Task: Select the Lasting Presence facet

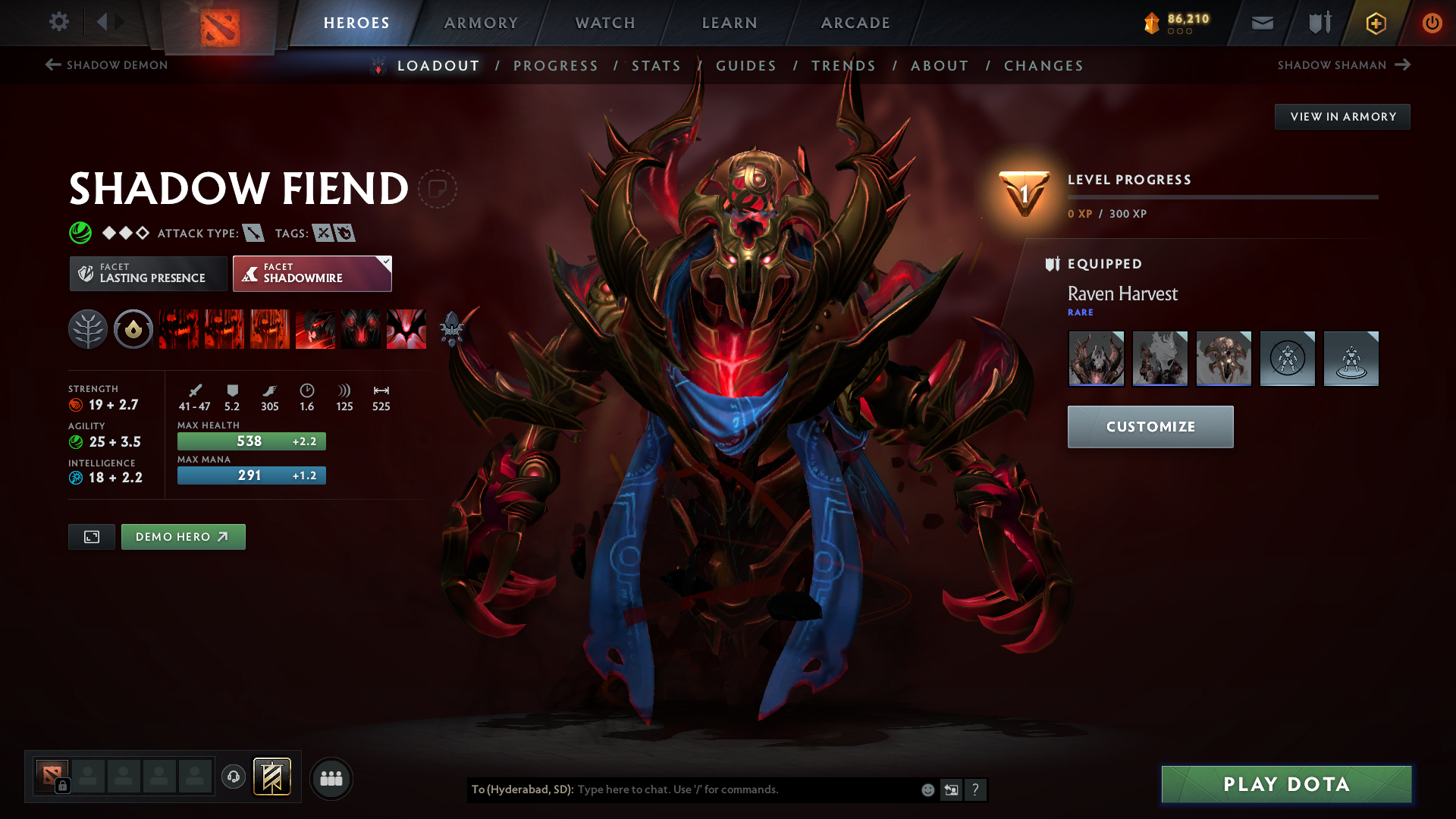Action: coord(148,273)
